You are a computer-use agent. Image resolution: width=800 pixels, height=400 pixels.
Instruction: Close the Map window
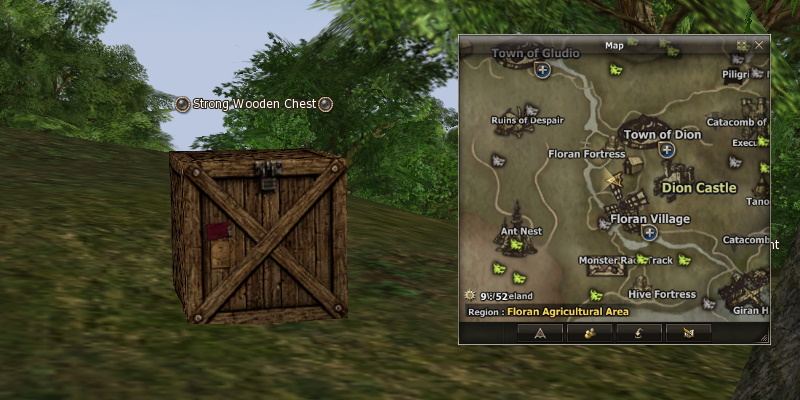coord(759,45)
